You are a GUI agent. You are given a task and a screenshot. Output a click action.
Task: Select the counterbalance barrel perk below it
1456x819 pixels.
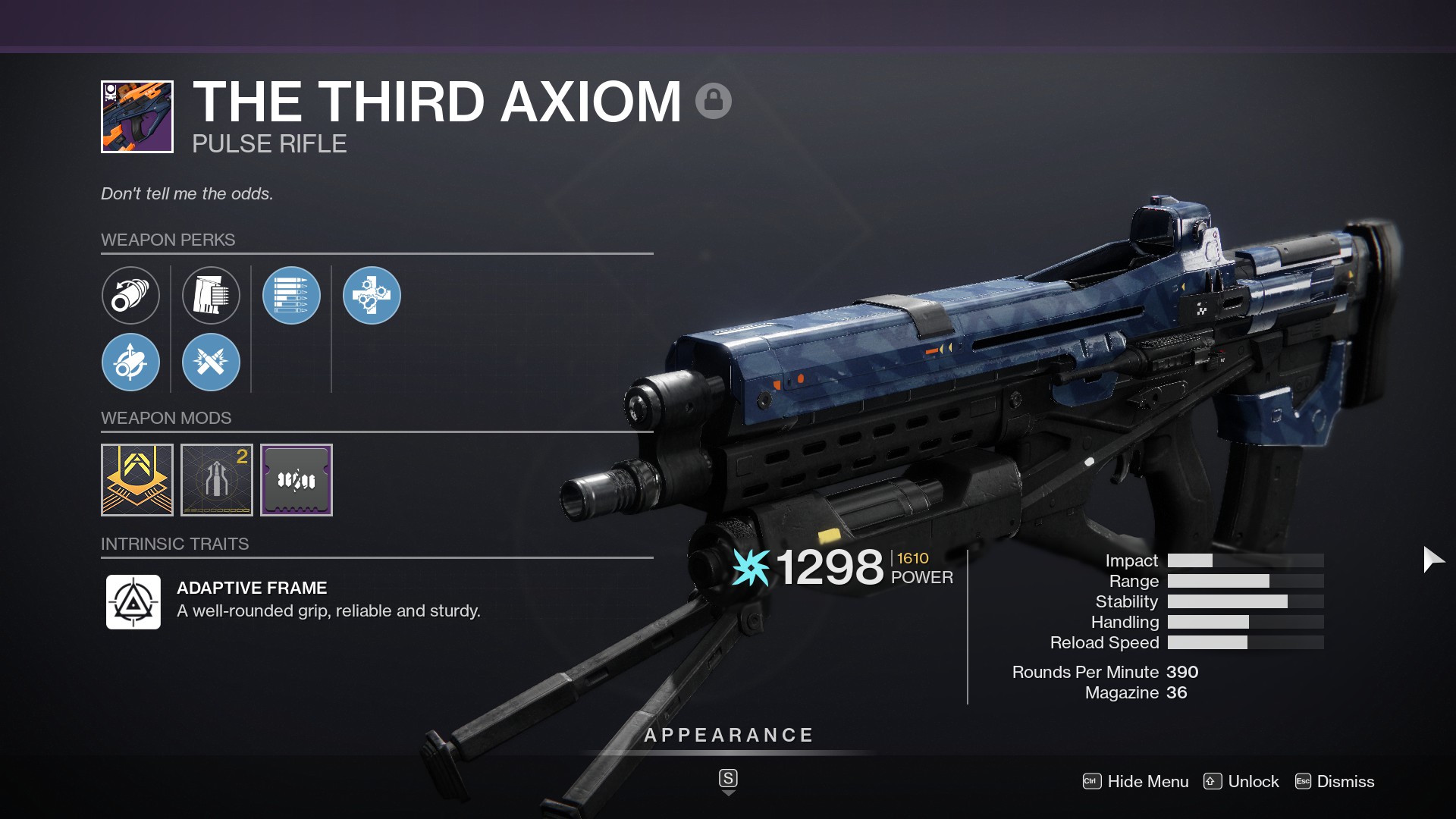pos(130,362)
